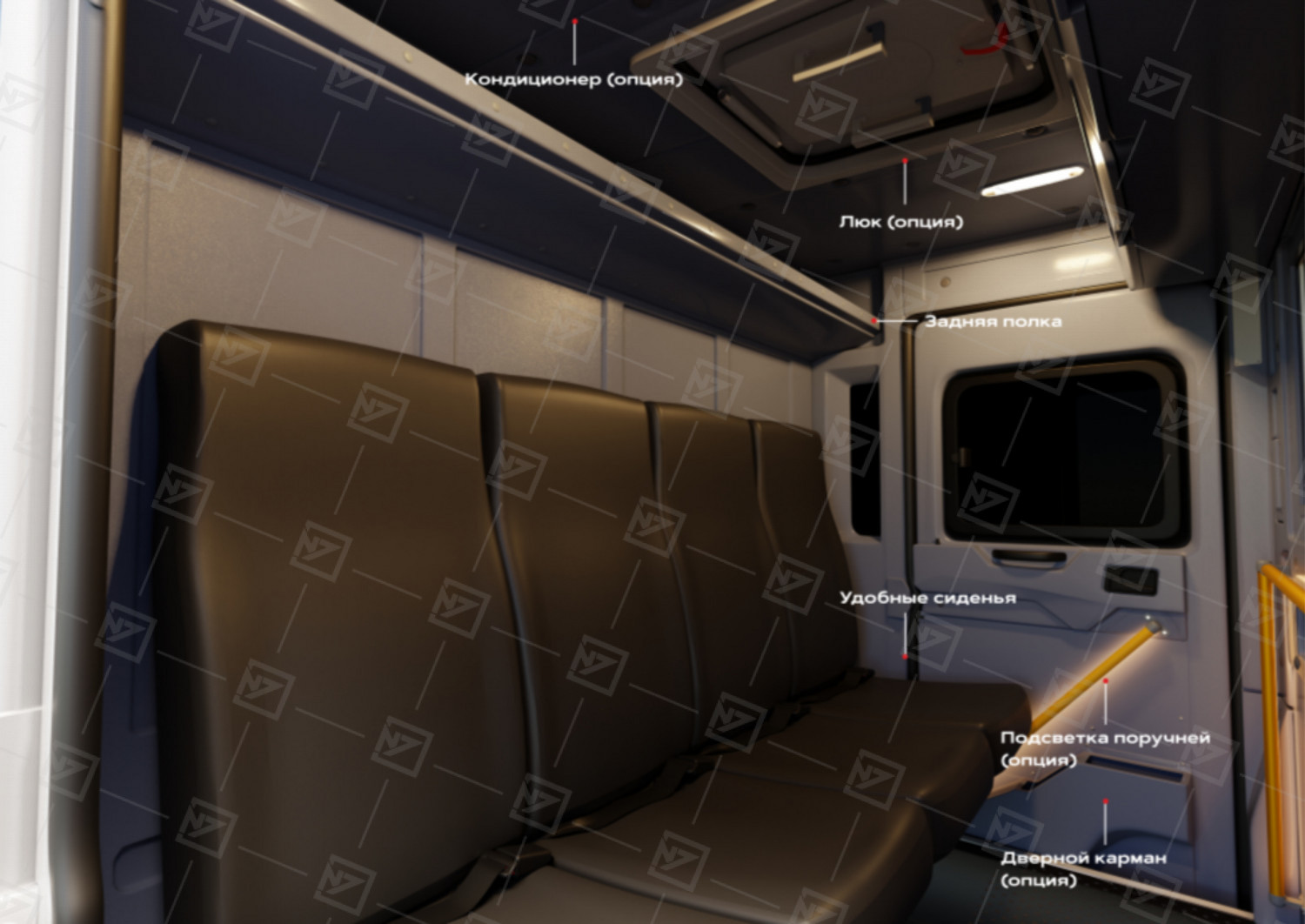Select the Дверной карман (опция) label

[x=1082, y=869]
